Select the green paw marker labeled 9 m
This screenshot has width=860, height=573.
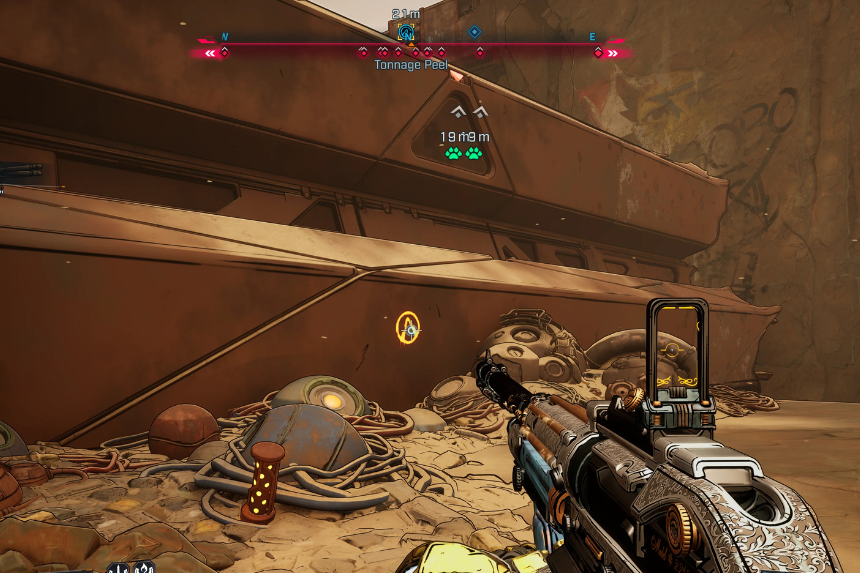474,153
